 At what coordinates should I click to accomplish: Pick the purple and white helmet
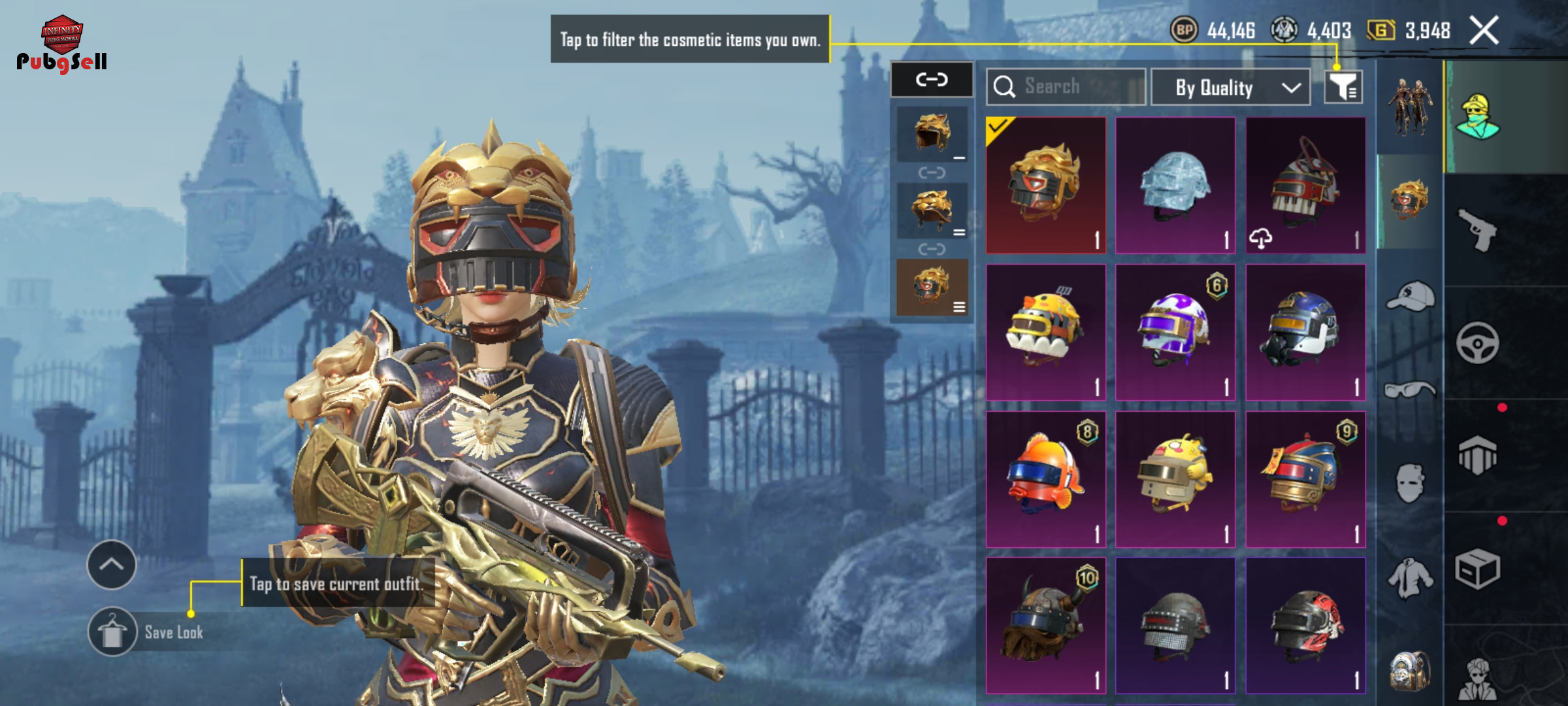pos(1175,332)
